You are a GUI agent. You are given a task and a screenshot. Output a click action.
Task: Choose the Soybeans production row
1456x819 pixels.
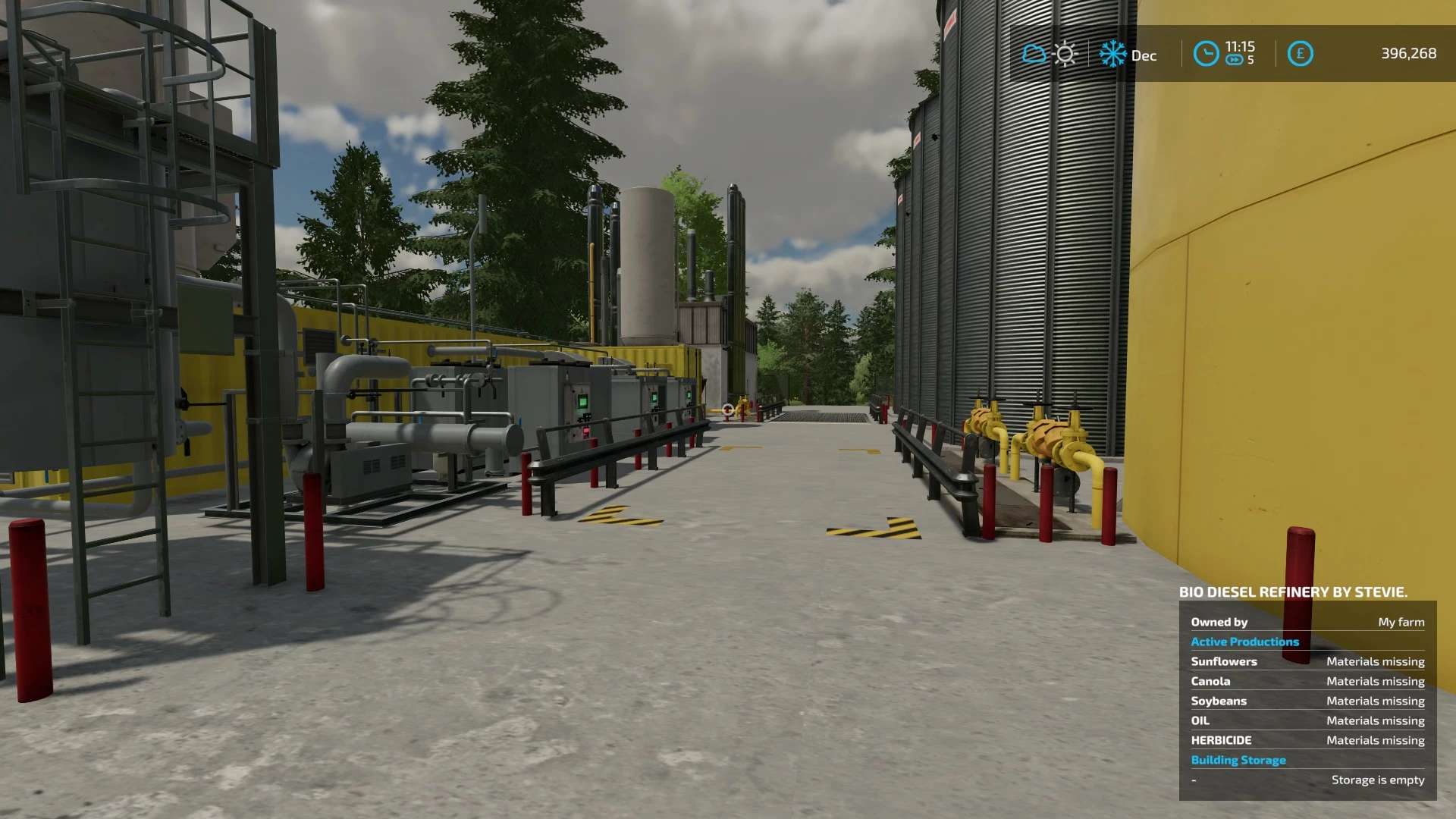pos(1307,701)
